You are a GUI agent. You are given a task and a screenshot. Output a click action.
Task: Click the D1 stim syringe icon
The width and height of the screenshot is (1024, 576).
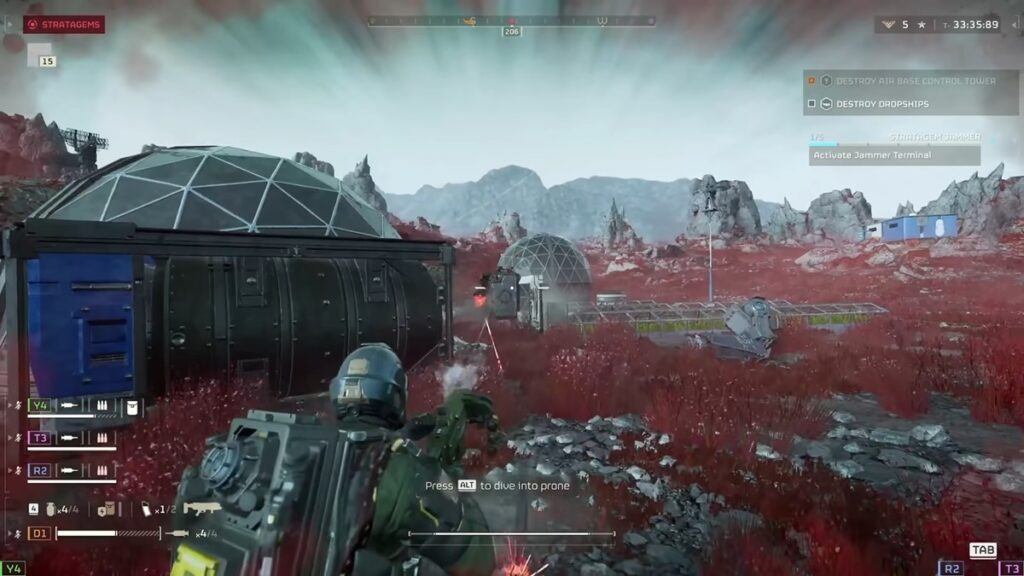point(180,533)
